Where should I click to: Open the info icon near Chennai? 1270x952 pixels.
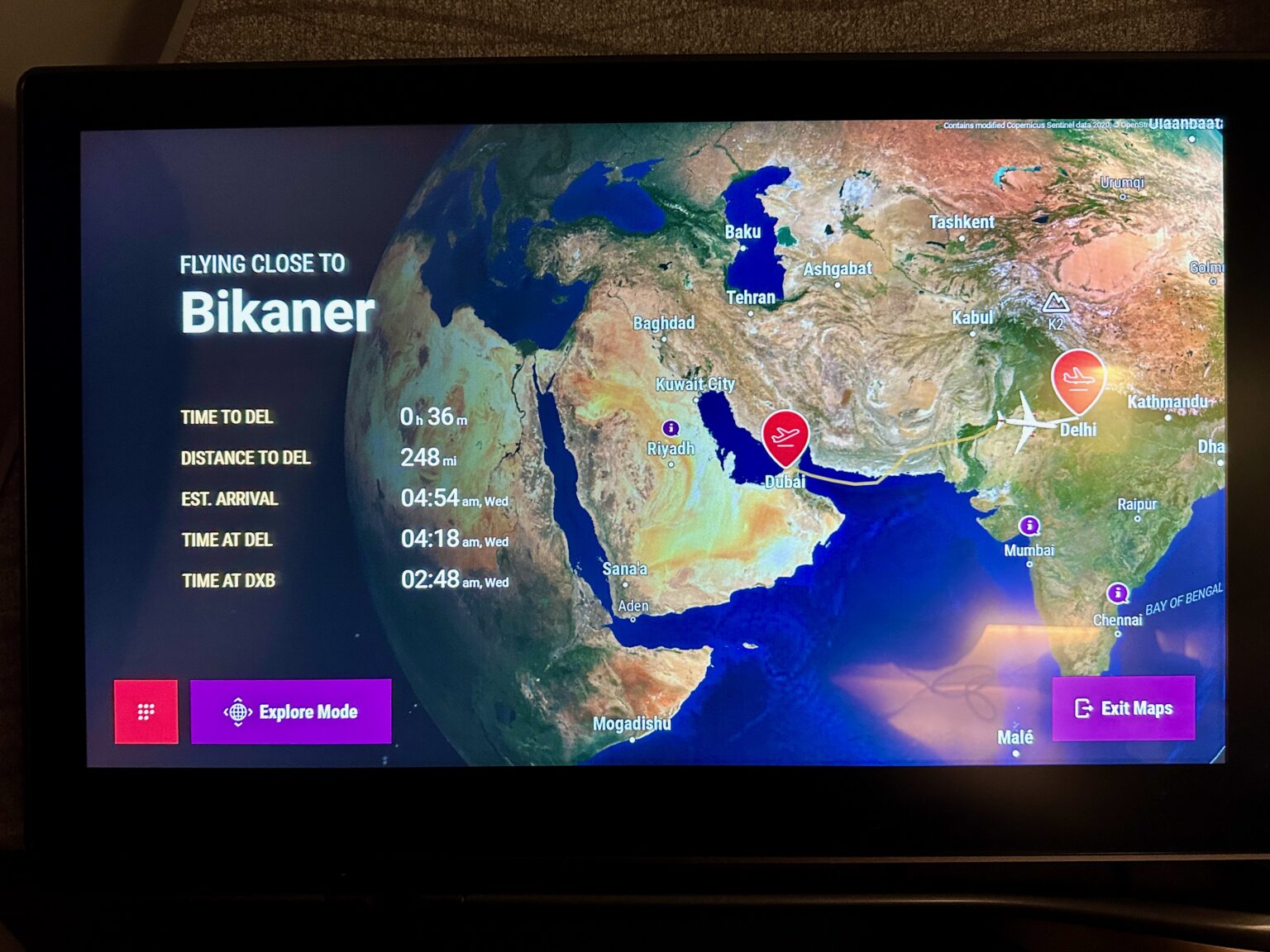pyautogui.click(x=1118, y=593)
